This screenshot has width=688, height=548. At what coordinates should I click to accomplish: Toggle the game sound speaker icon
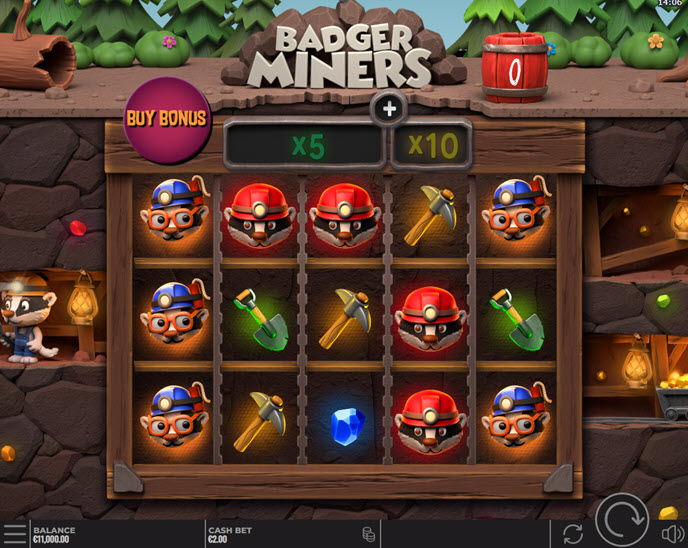coord(668,535)
